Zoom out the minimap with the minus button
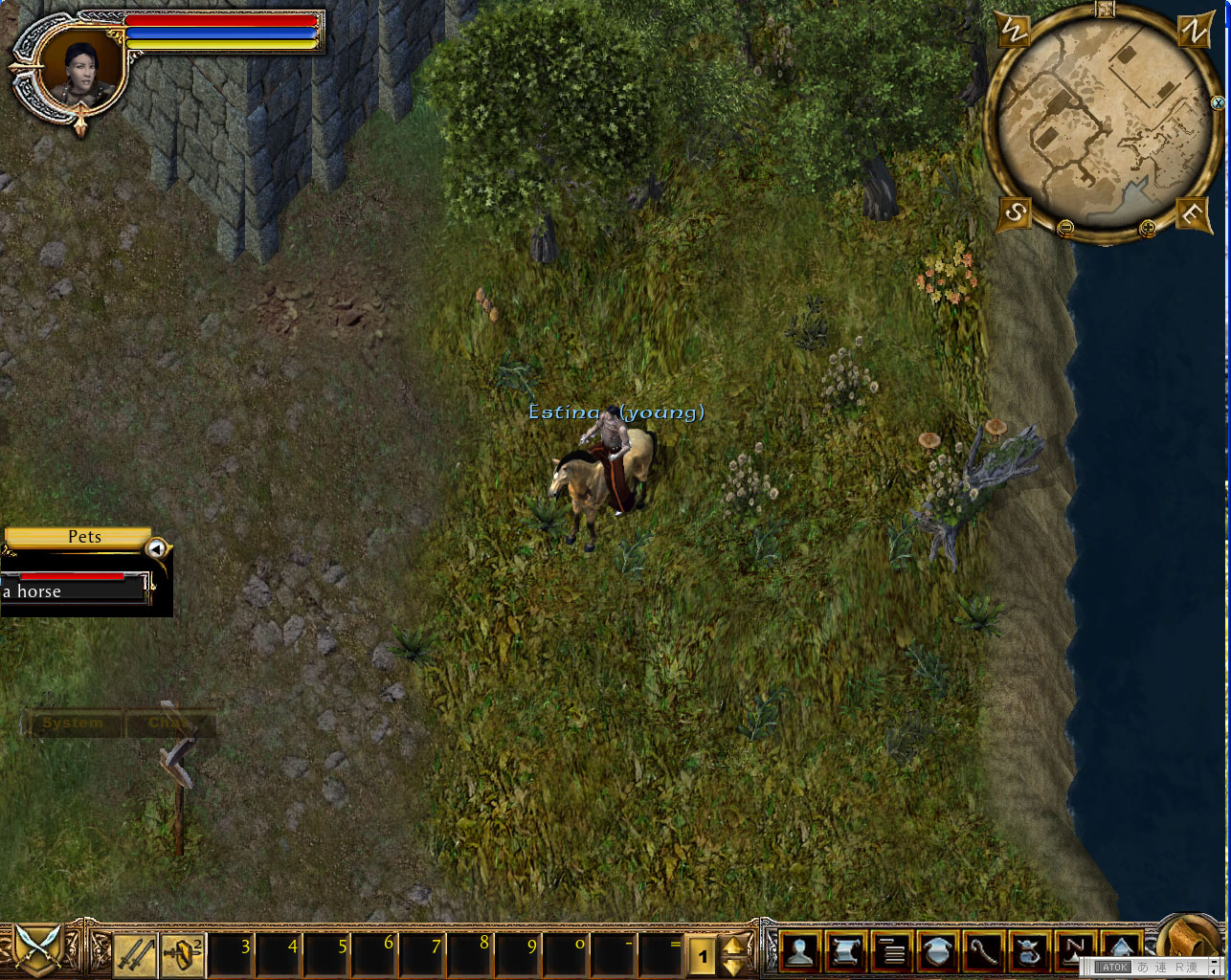 click(x=1066, y=228)
